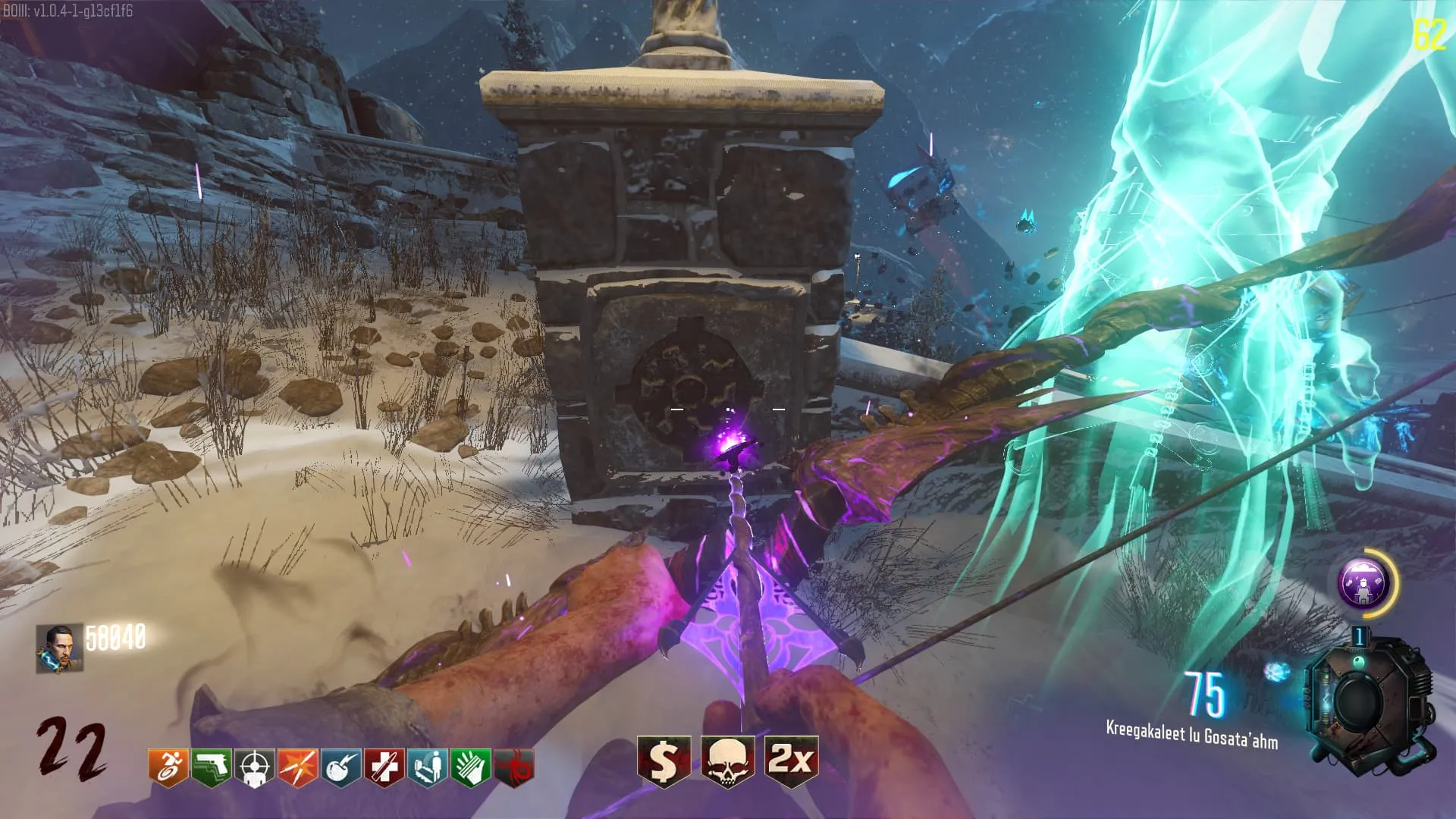The height and width of the screenshot is (819, 1456).
Task: Click the dollar sign power-up icon
Action: click(664, 761)
